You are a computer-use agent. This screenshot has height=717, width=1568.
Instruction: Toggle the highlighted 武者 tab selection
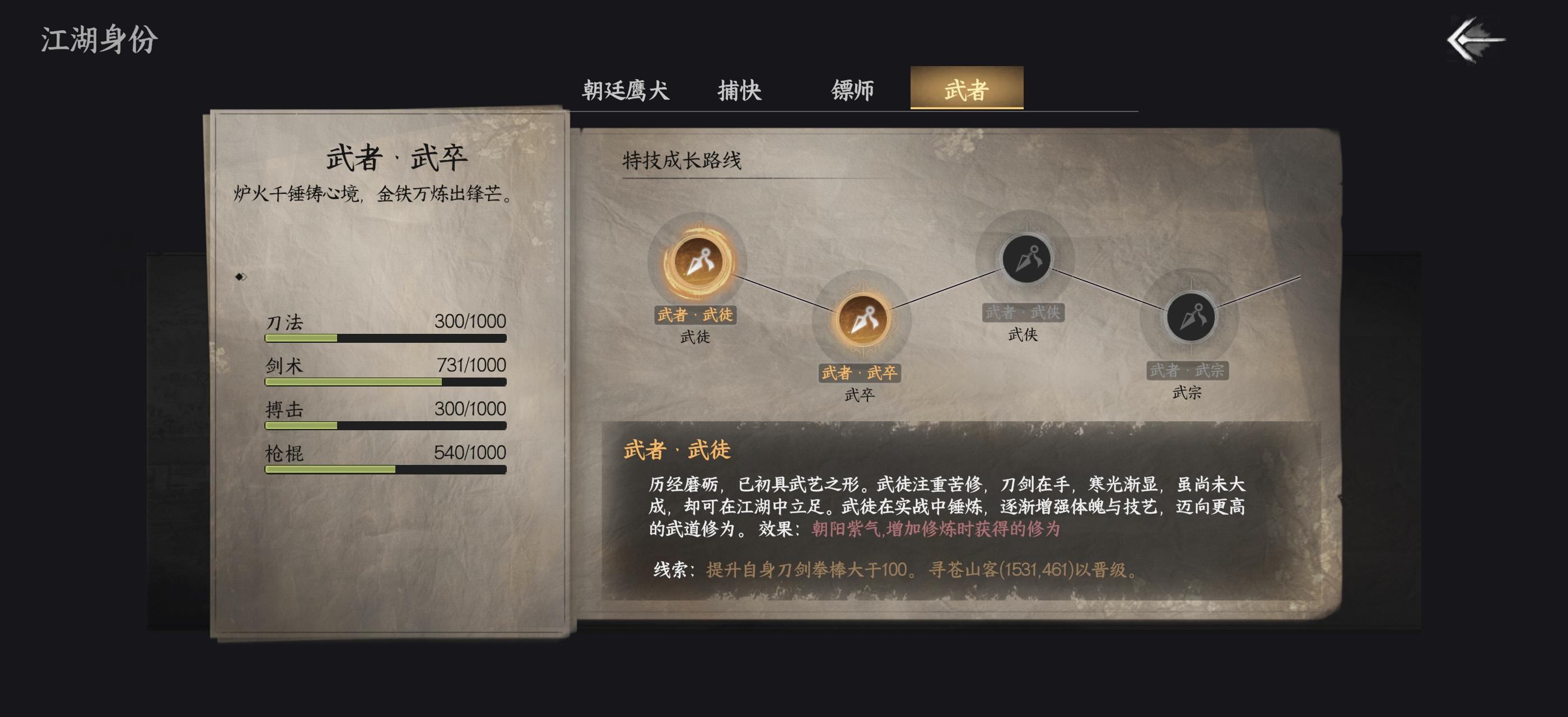968,89
